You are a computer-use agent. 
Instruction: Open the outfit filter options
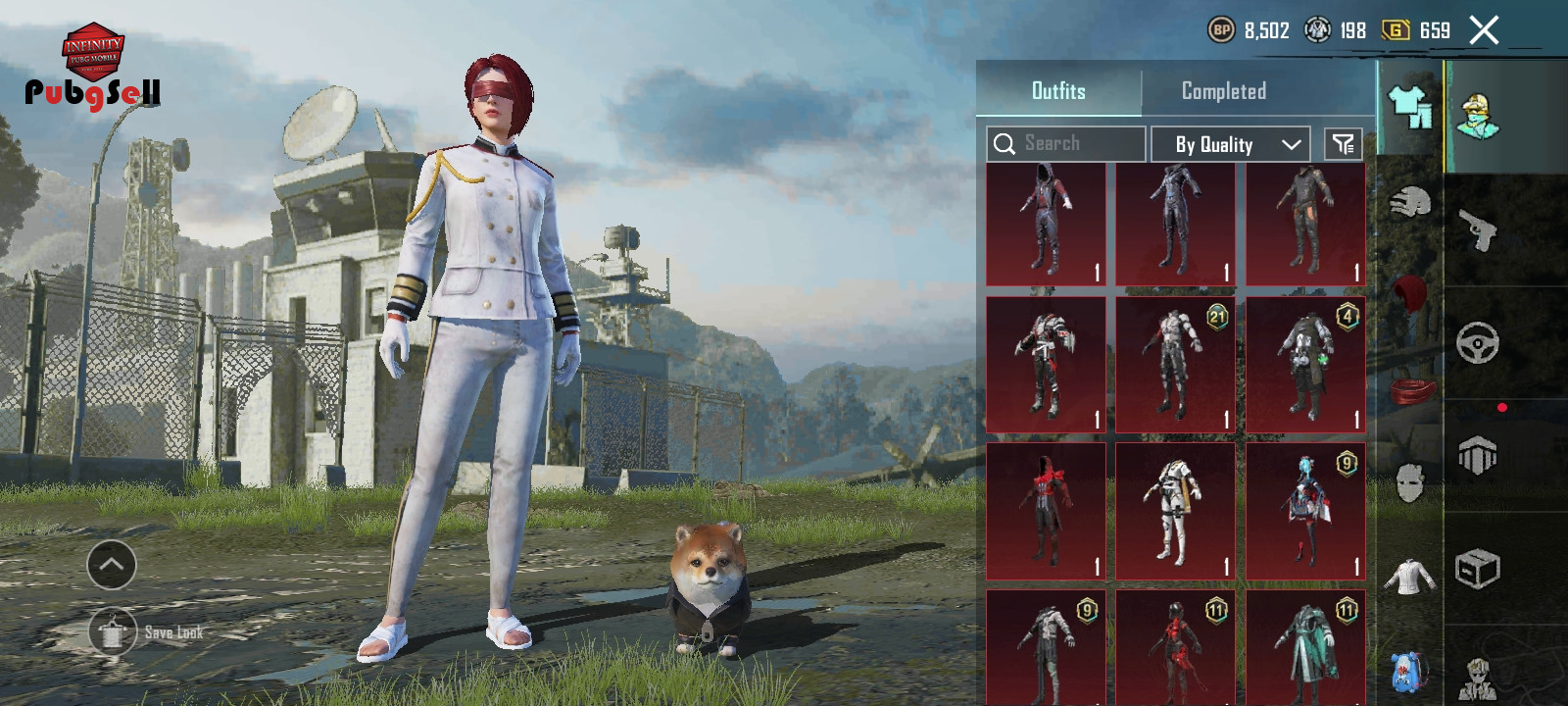click(1343, 144)
